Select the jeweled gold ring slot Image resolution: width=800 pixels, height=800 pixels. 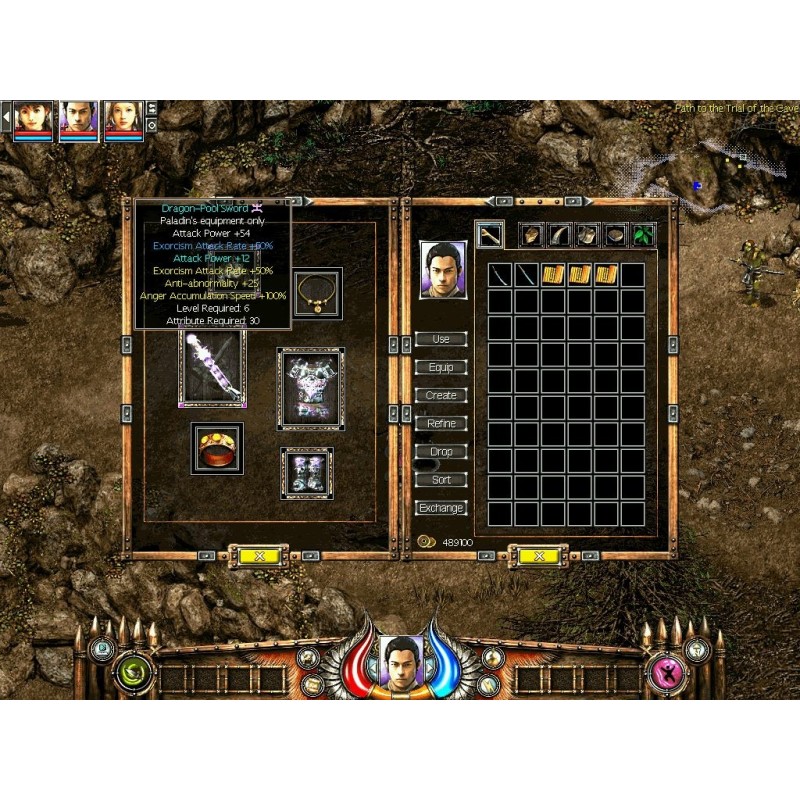coord(217,448)
